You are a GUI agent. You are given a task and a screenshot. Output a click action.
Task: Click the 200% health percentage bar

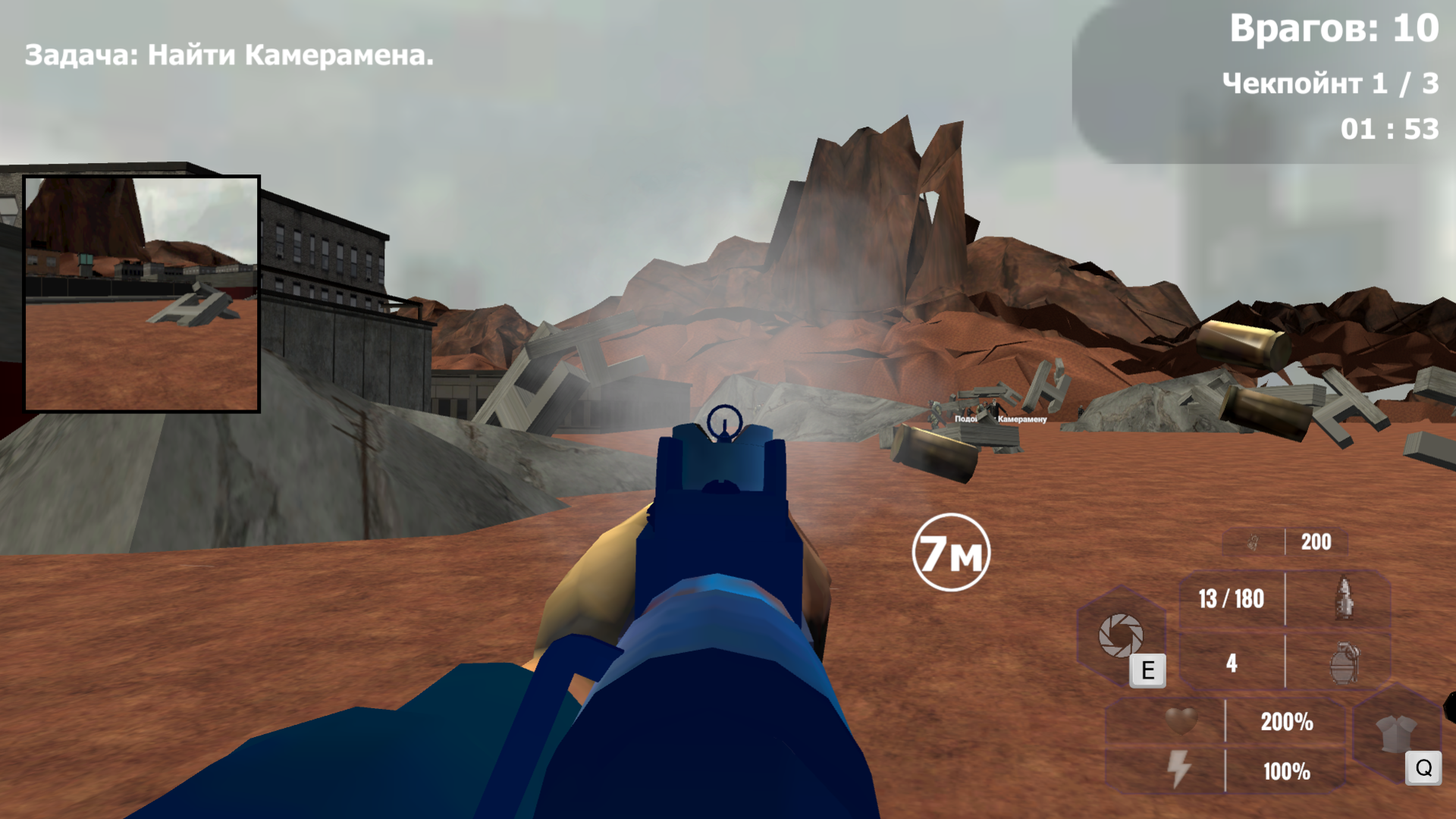(1287, 723)
